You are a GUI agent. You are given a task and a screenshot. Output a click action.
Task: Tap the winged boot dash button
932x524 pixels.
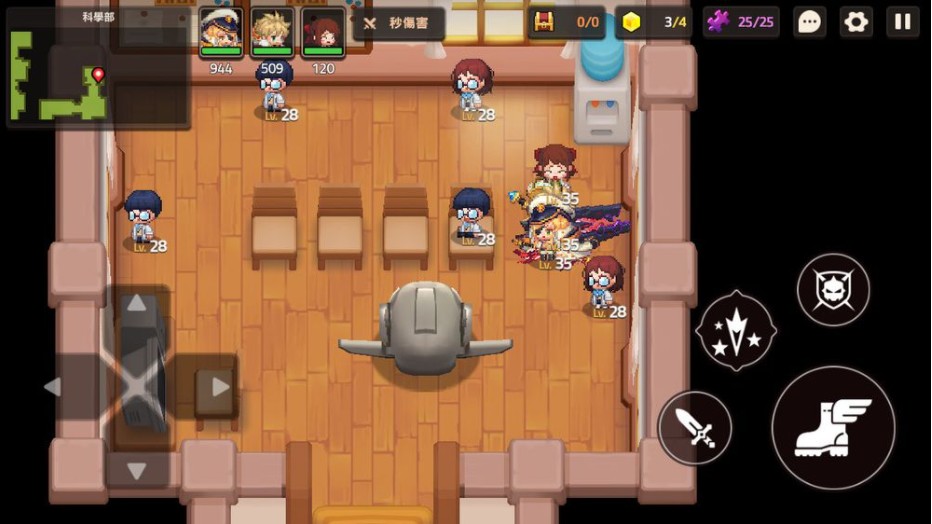[x=833, y=427]
